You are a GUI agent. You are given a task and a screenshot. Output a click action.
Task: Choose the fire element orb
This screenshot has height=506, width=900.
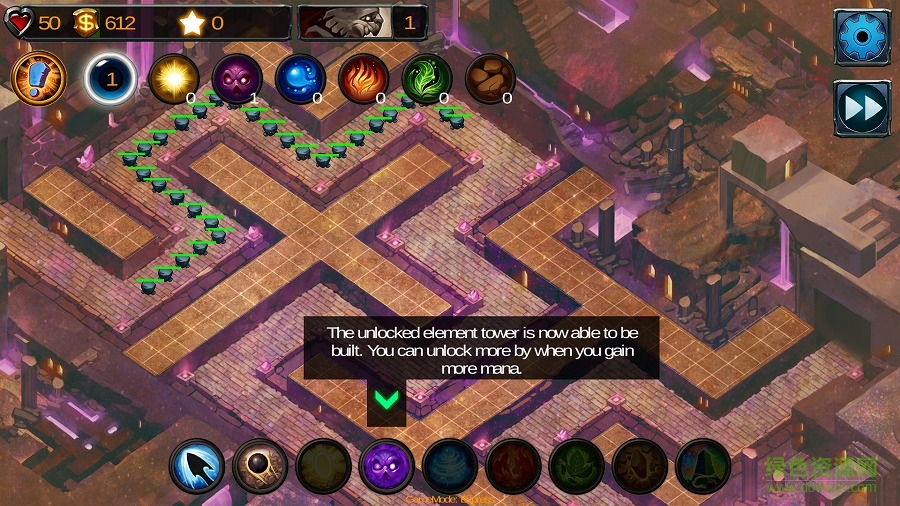[x=363, y=79]
